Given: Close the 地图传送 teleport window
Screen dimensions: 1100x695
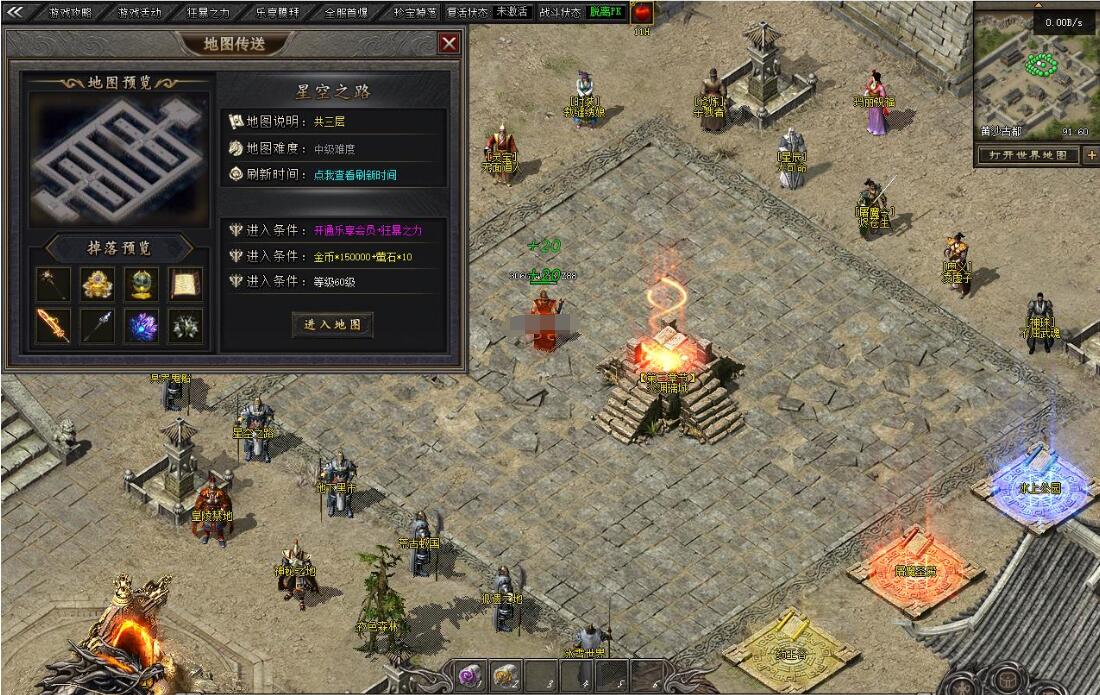Looking at the screenshot, I should [449, 43].
